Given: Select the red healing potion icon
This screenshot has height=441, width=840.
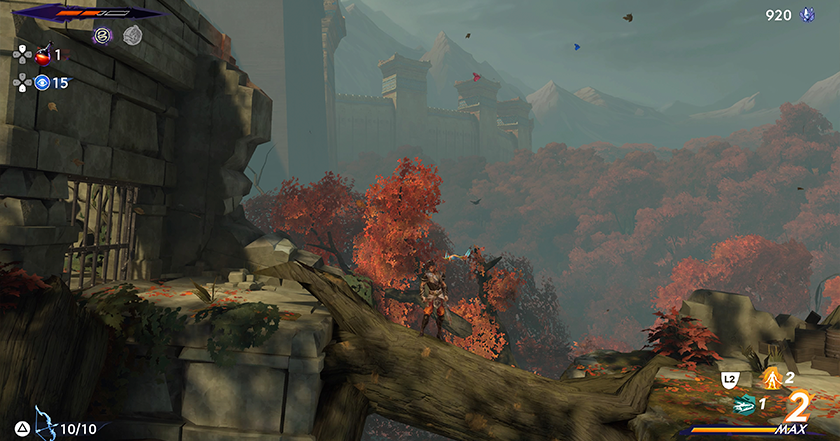Looking at the screenshot, I should (44, 55).
